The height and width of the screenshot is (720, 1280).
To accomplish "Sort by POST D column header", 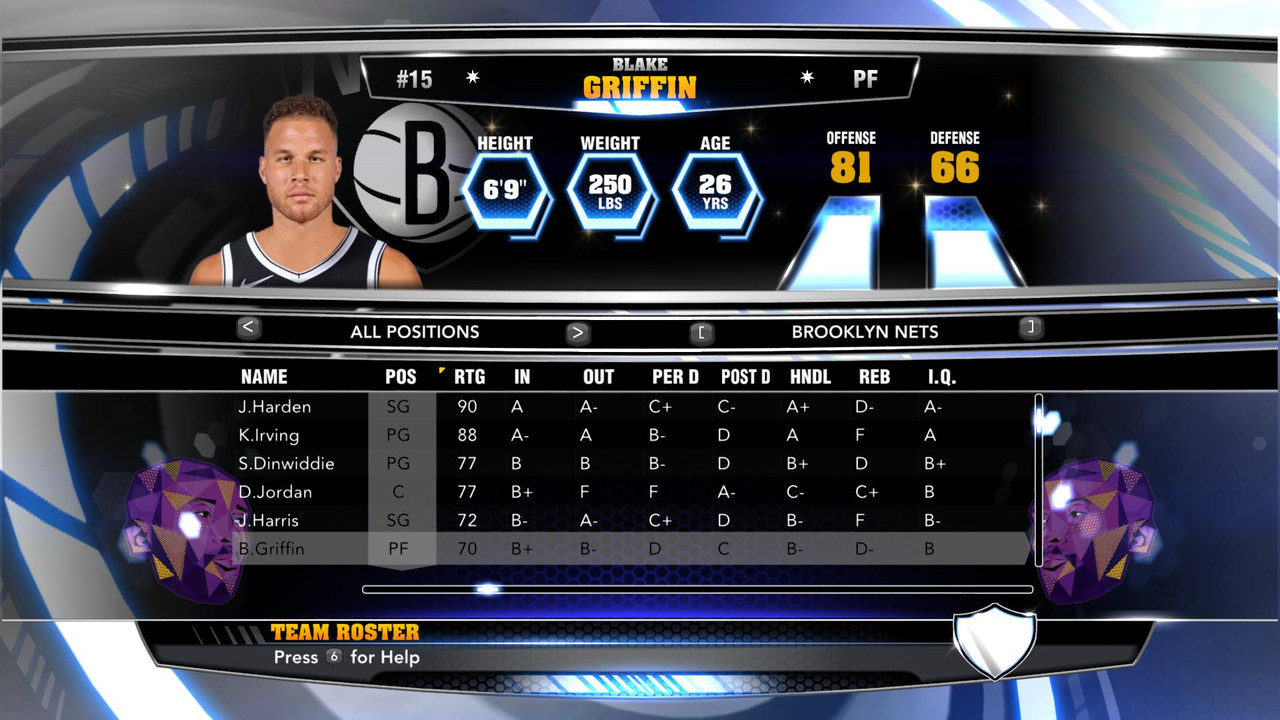I will (x=745, y=377).
